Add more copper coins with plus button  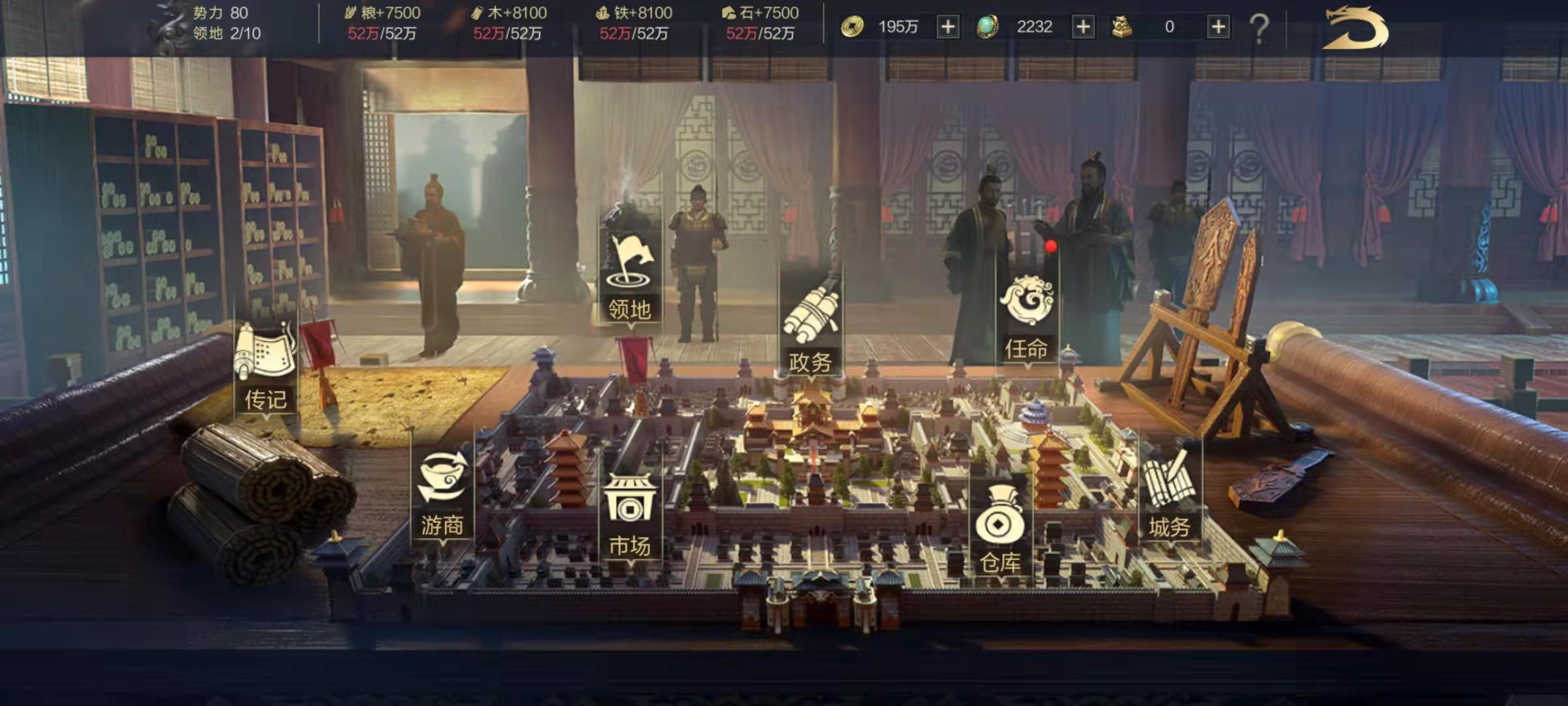click(x=948, y=27)
